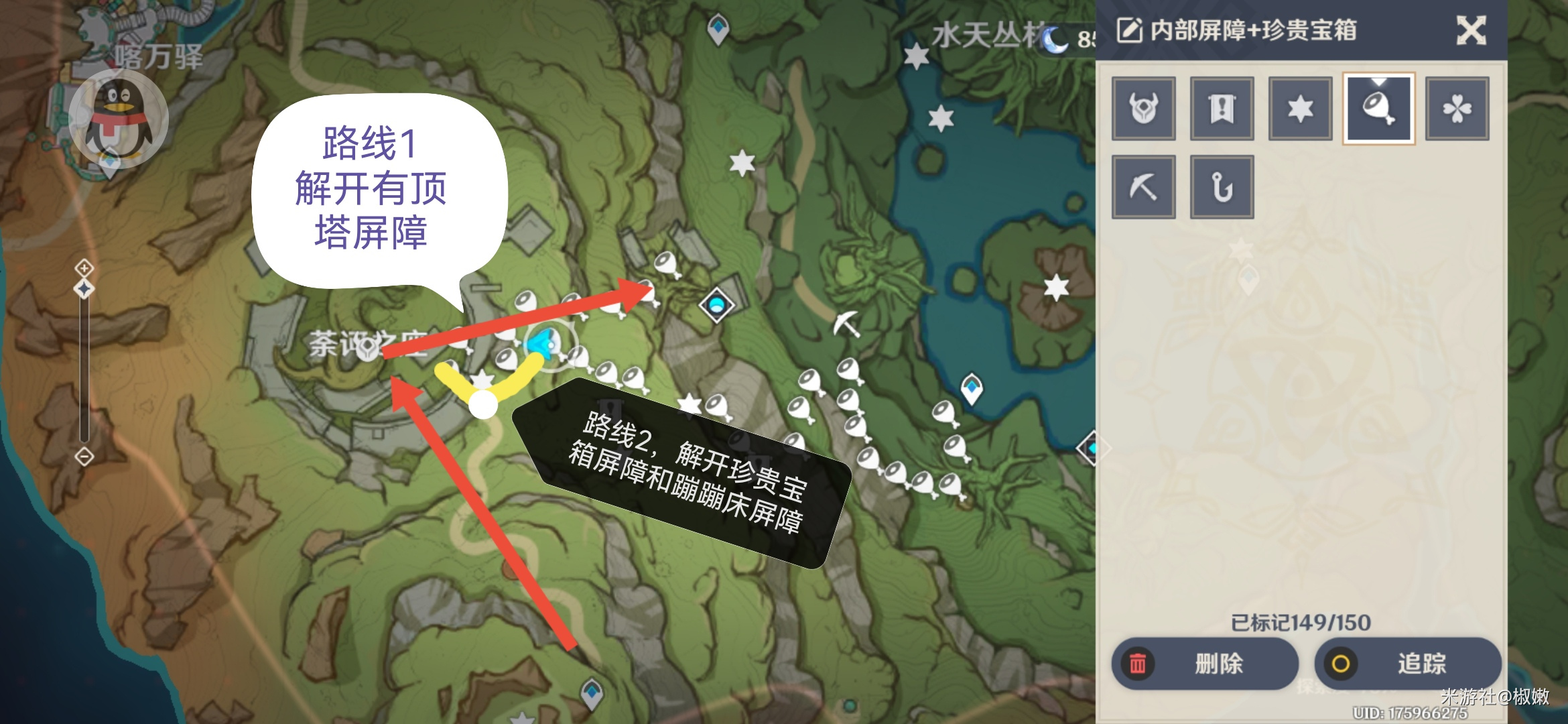Toggle highlight on the selected meat marker slot
This screenshot has height=724, width=1568.
(x=1378, y=109)
